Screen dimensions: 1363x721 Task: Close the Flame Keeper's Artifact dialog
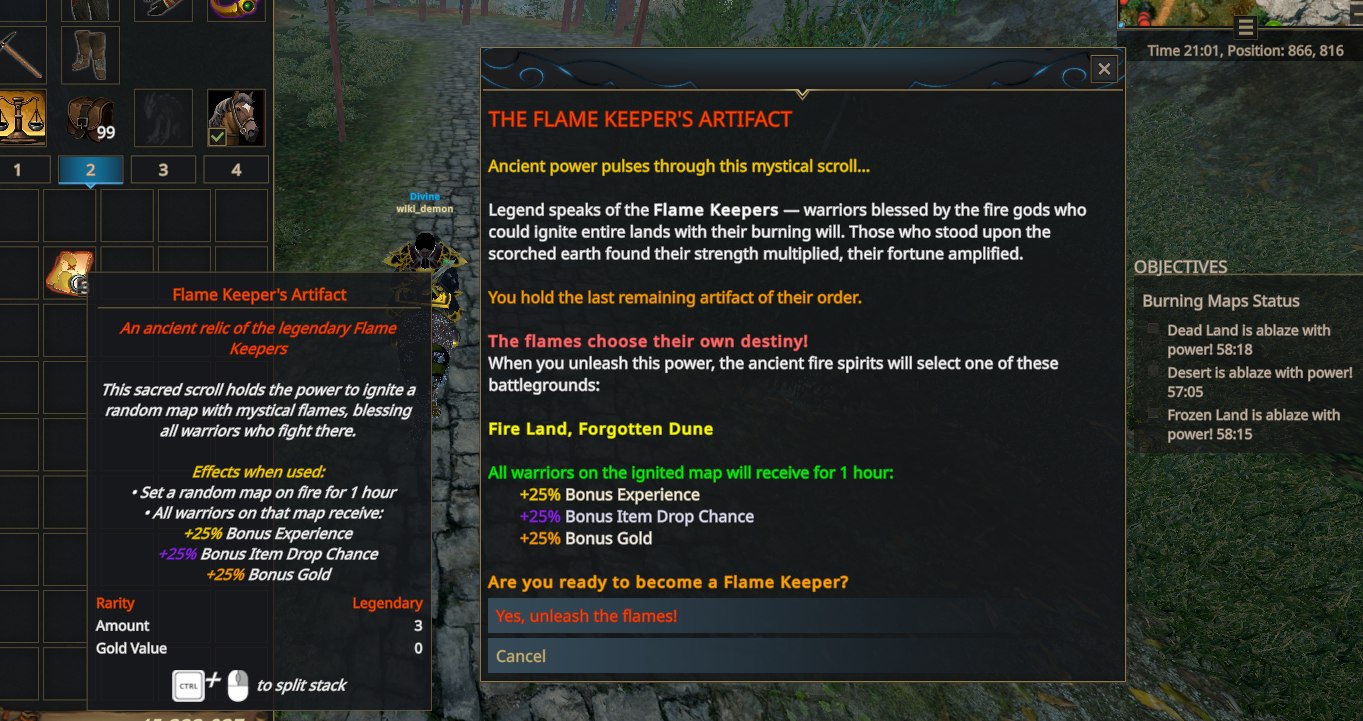coord(1103,68)
